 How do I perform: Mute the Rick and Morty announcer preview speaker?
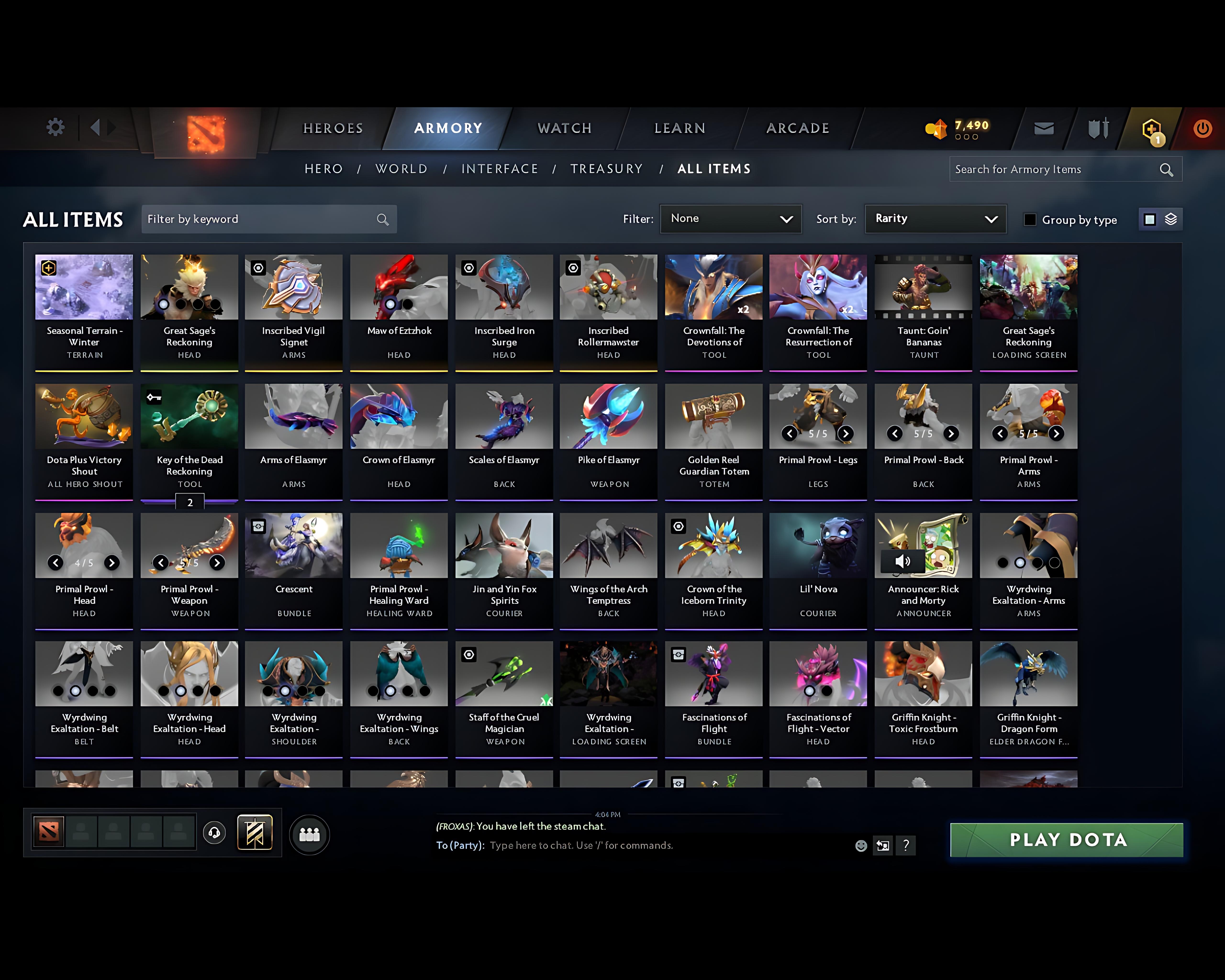pos(903,561)
